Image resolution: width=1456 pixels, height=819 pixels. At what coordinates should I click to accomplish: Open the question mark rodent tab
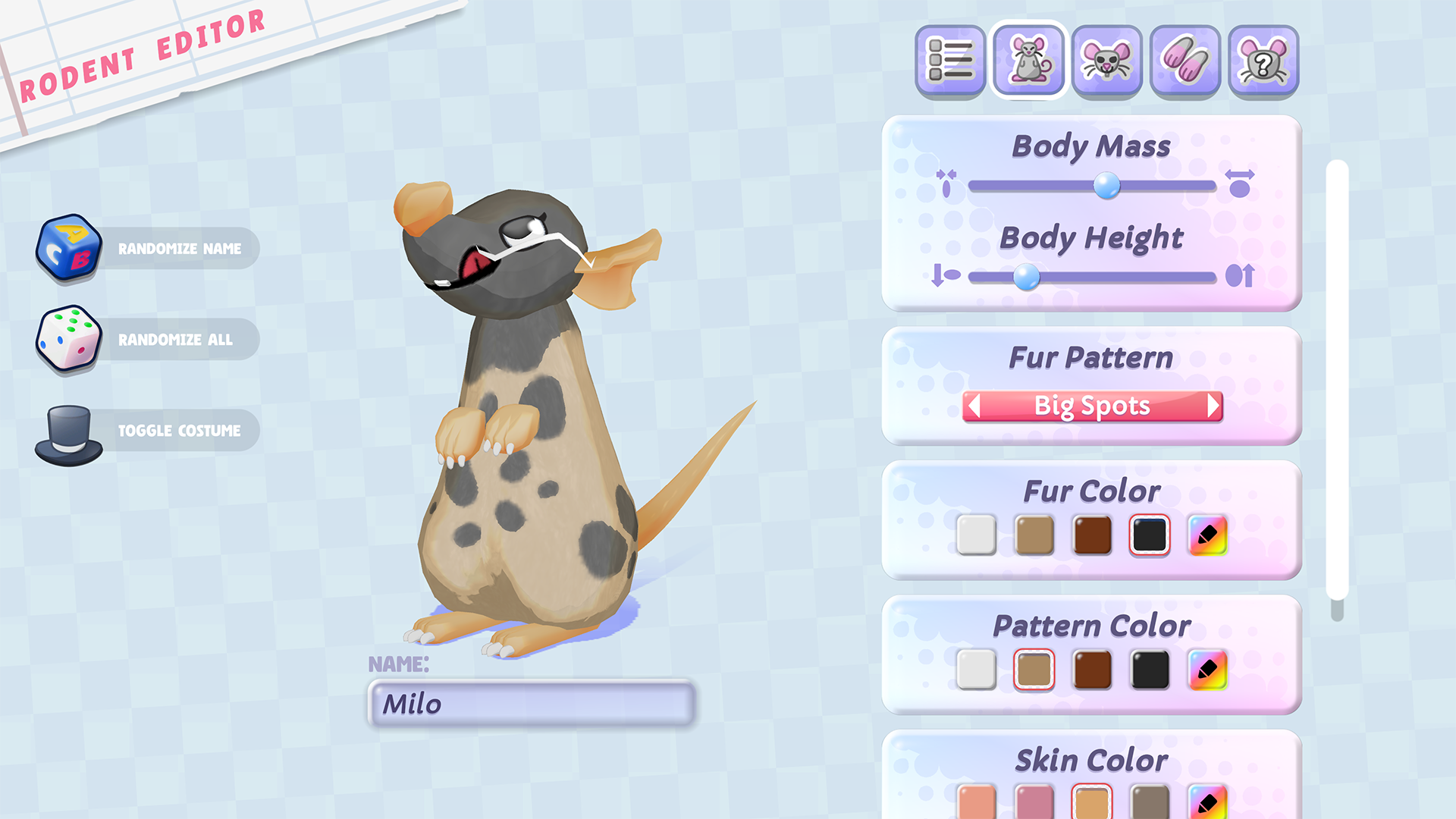click(1263, 61)
